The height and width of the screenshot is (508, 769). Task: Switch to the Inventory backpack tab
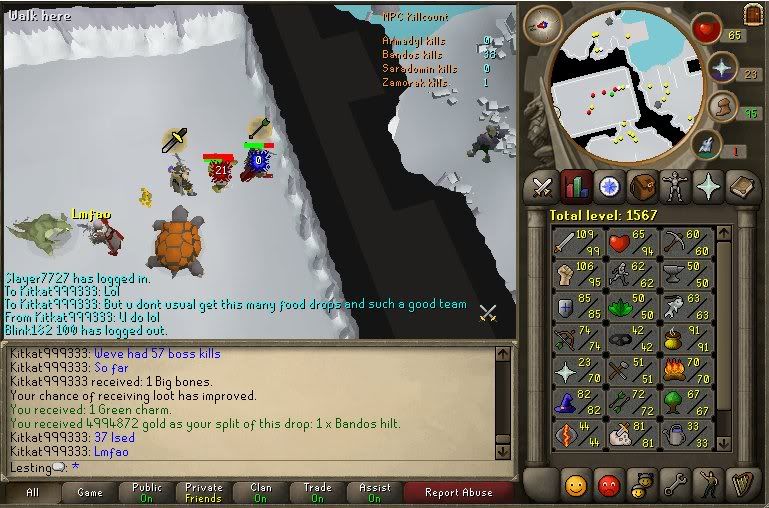coord(643,187)
